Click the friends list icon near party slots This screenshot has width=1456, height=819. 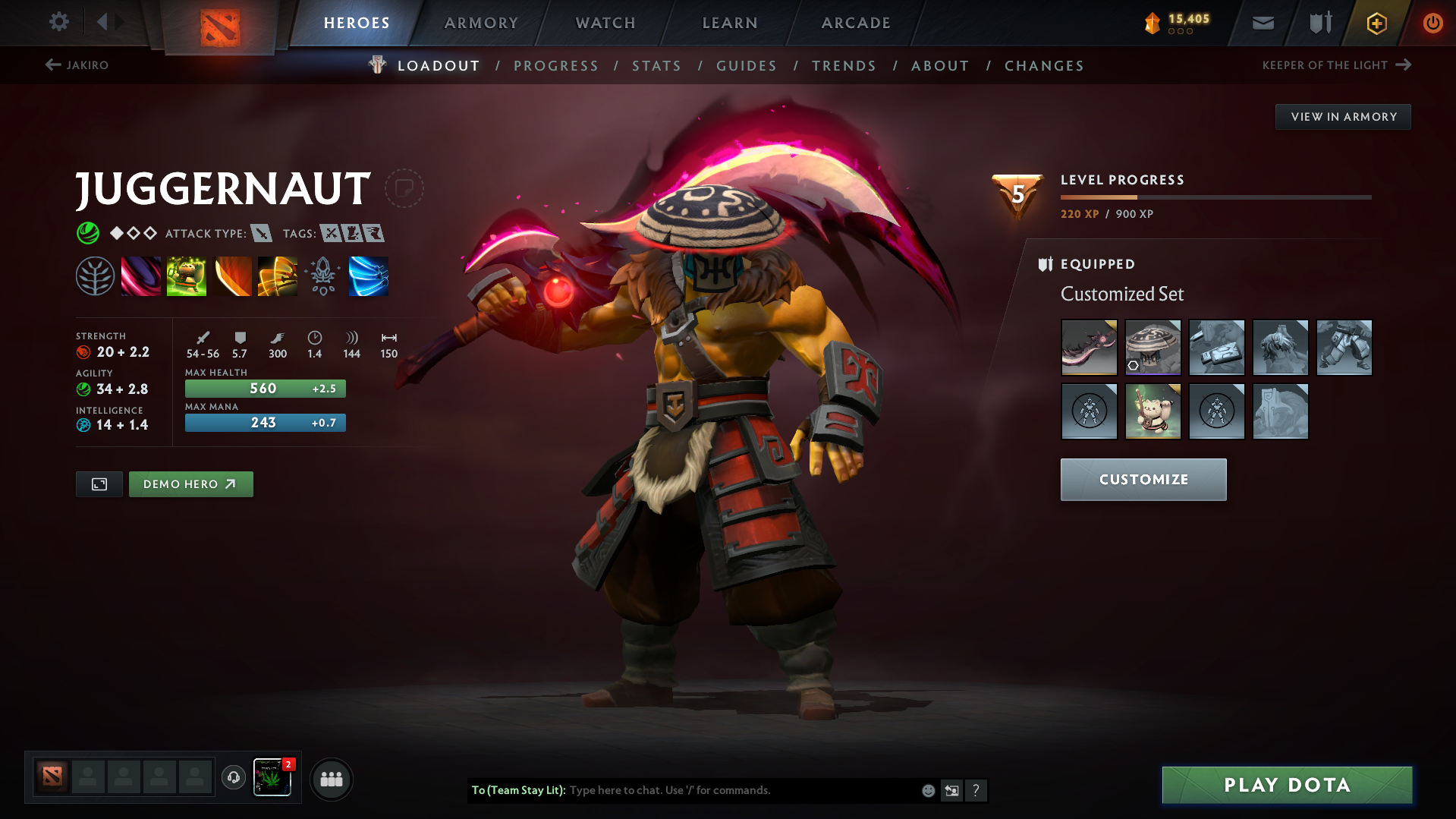pos(331,779)
